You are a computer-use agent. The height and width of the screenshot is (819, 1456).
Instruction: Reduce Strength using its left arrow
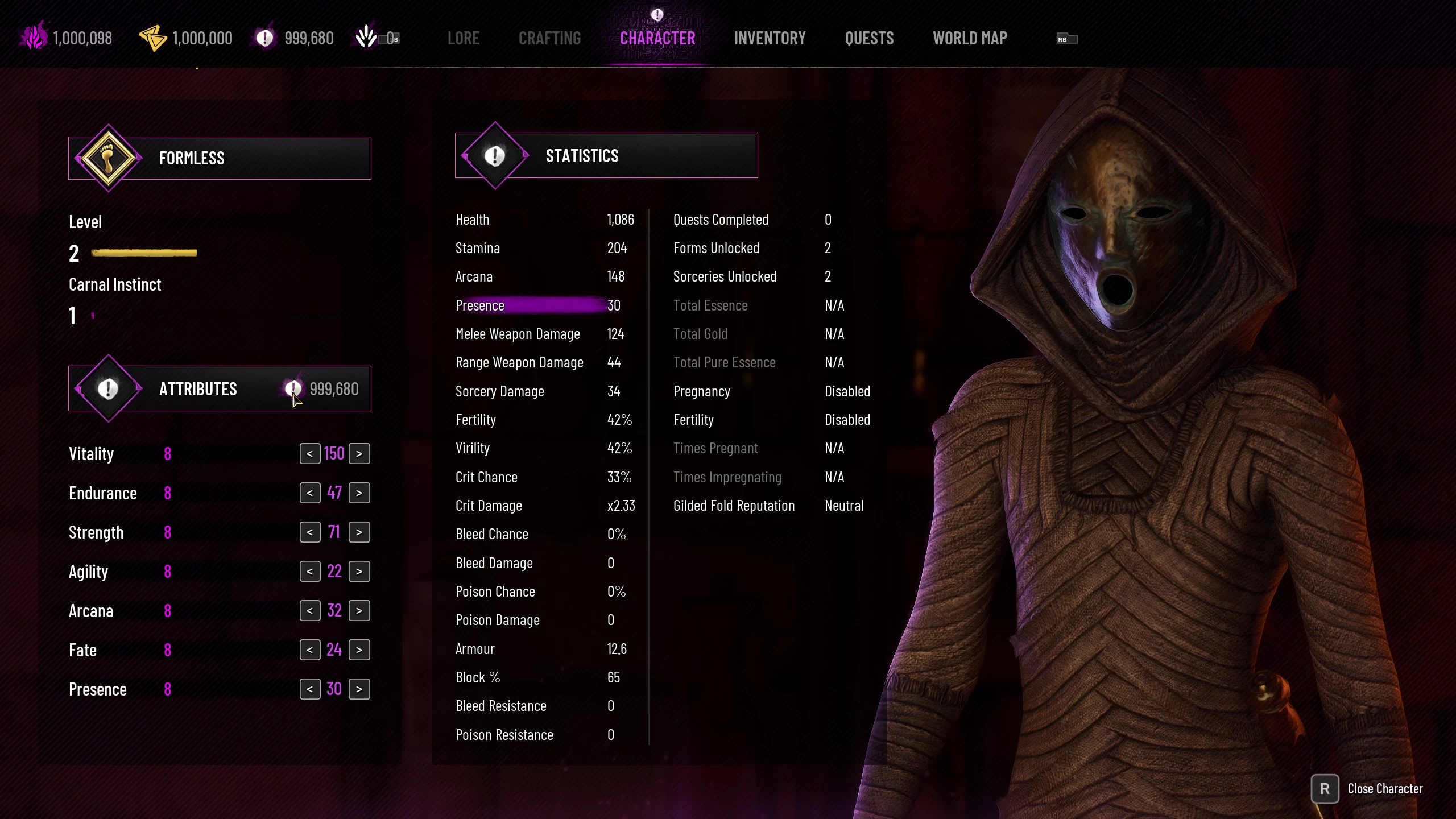tap(310, 532)
